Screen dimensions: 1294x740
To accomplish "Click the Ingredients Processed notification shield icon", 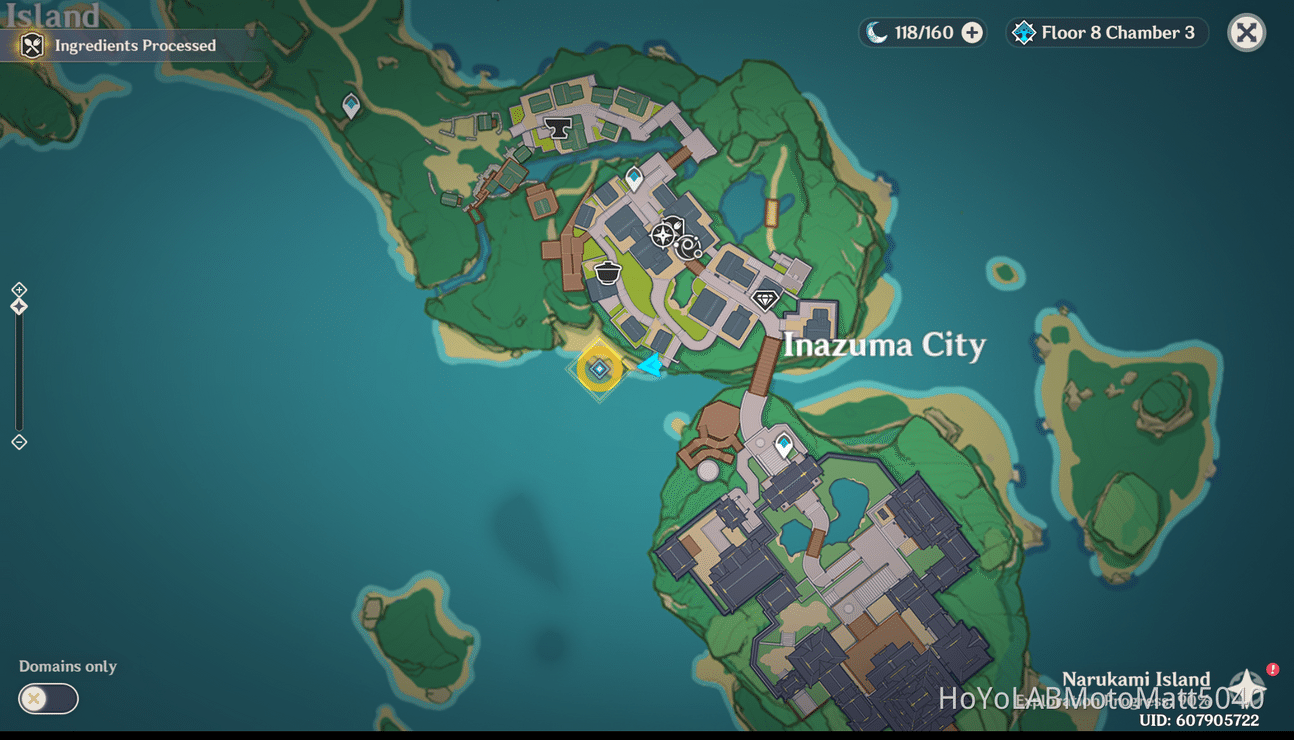I will pyautogui.click(x=31, y=45).
